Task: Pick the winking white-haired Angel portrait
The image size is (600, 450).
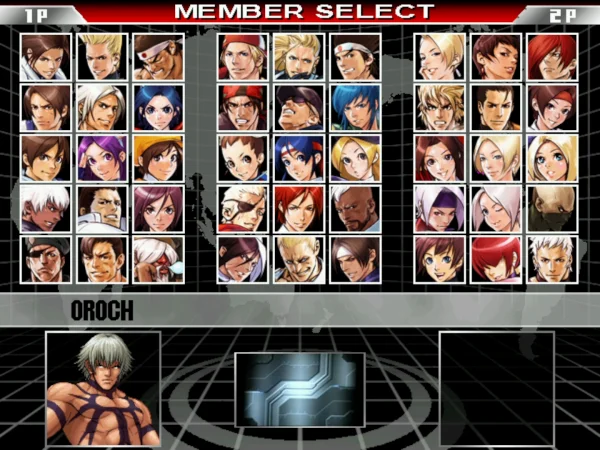Action: click(x=495, y=208)
